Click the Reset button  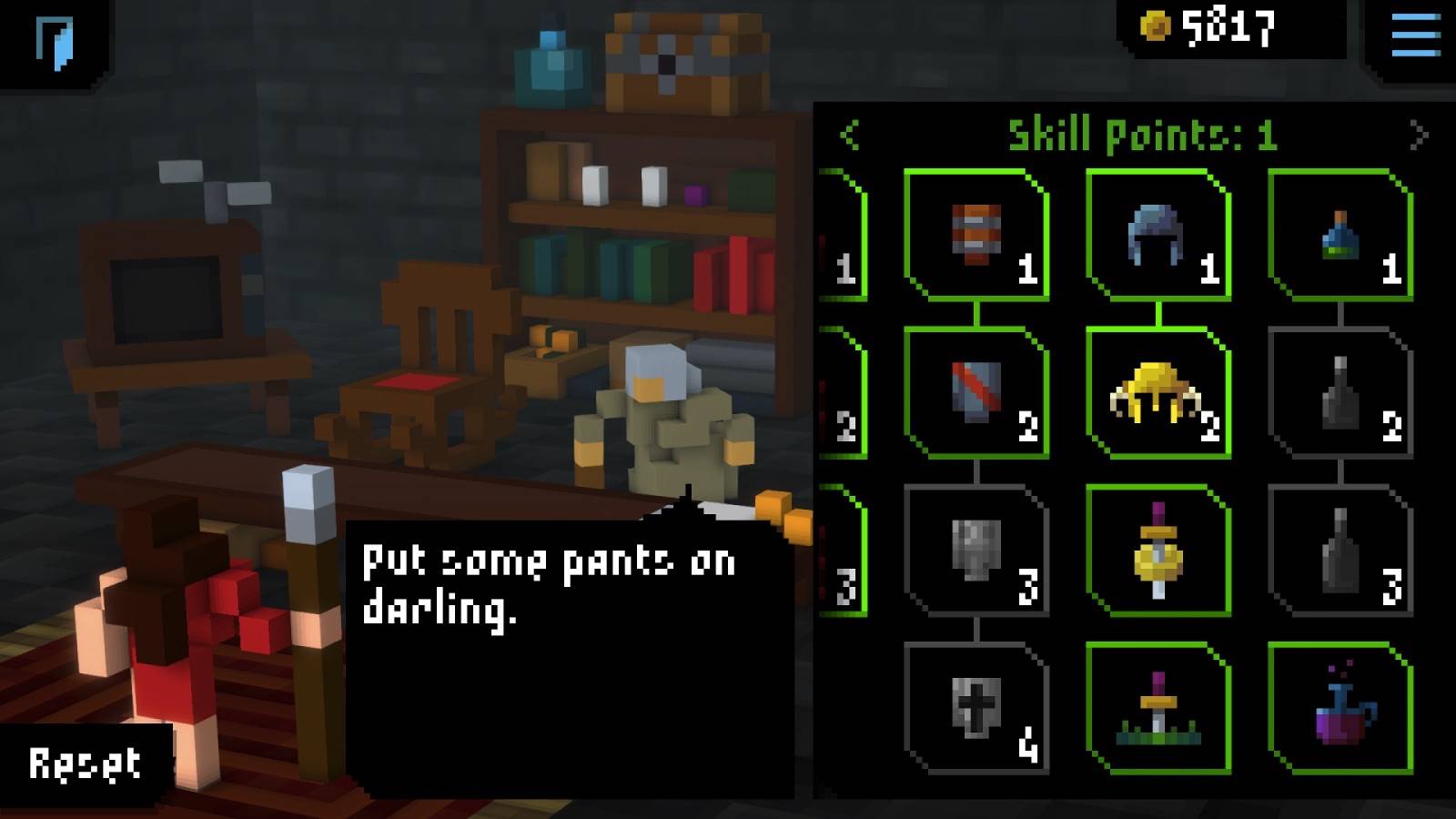85,764
